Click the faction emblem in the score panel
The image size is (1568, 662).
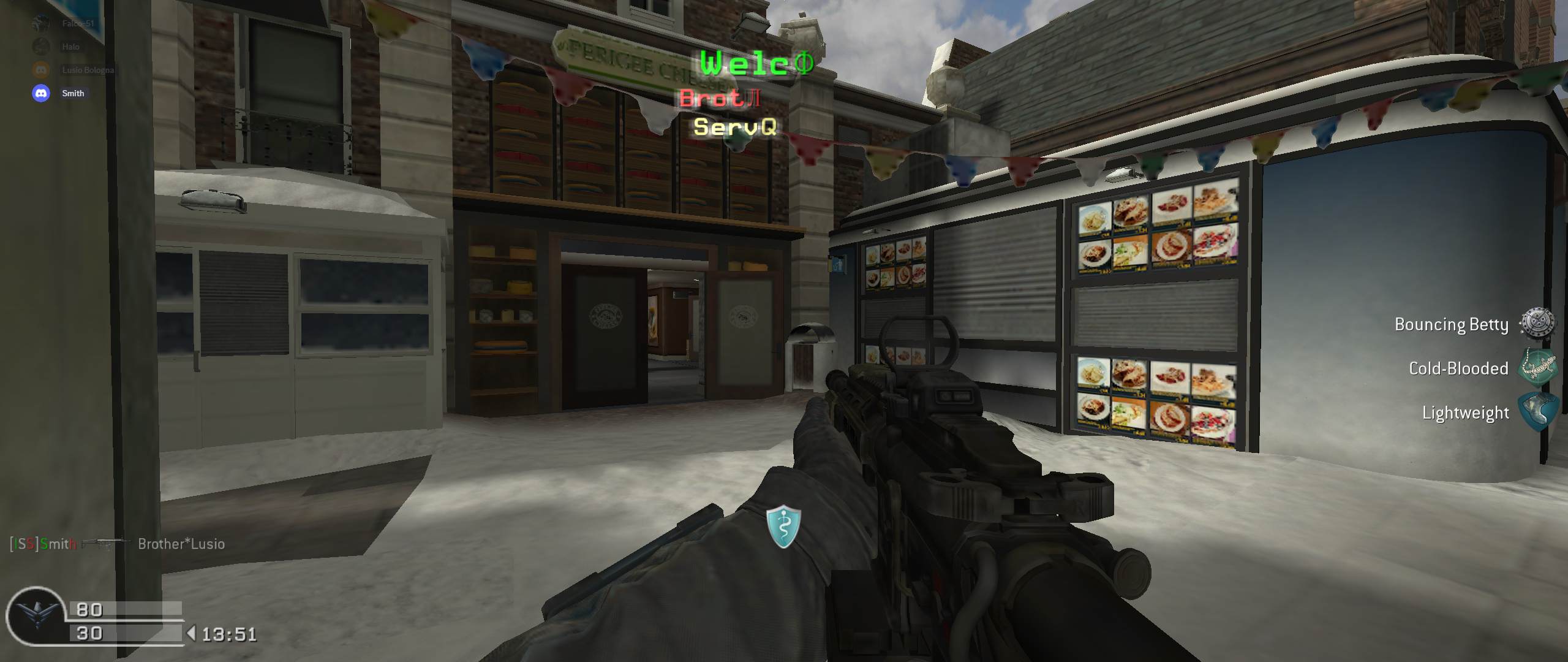[36, 615]
